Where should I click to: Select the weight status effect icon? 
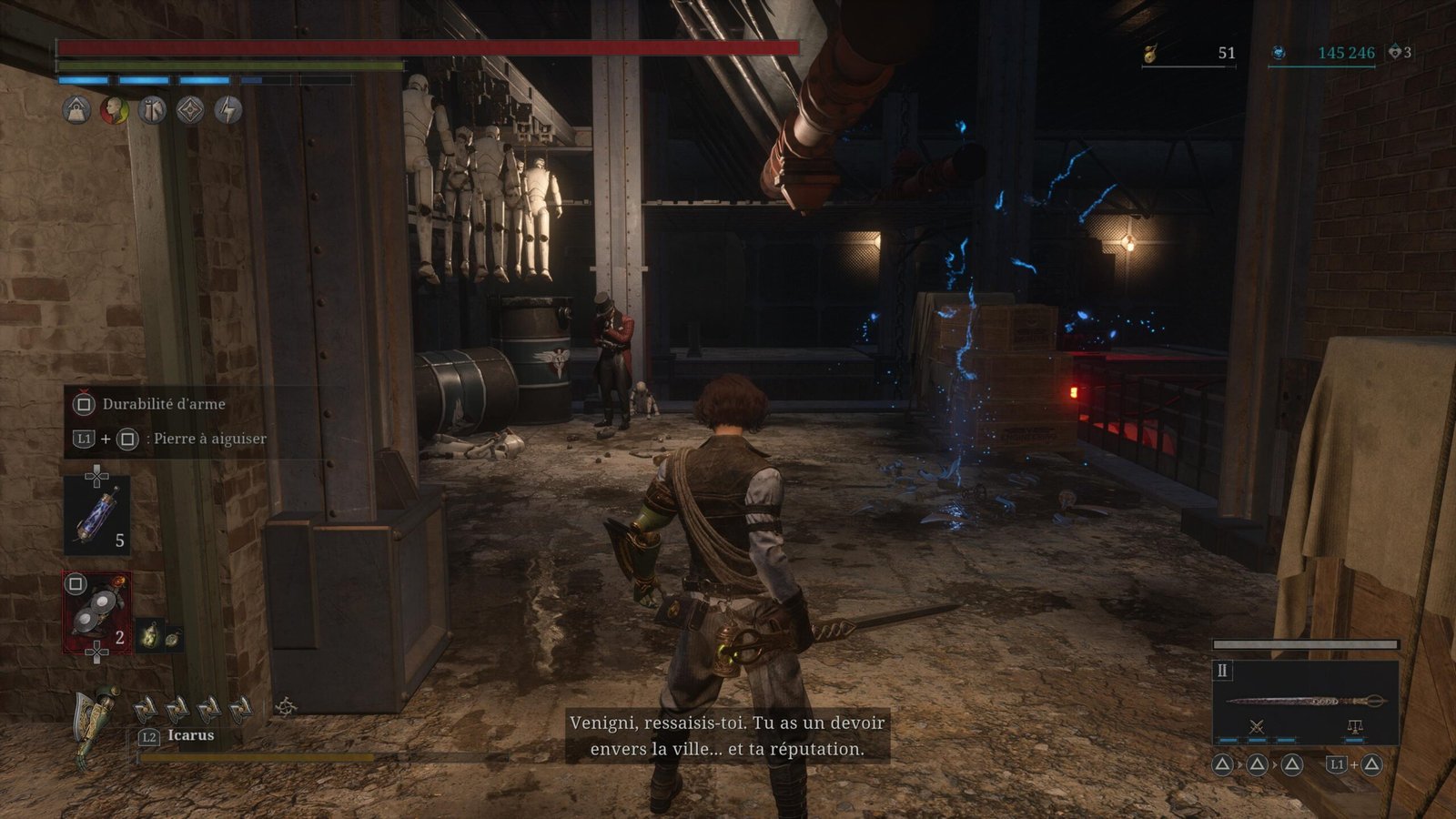pyautogui.click(x=76, y=110)
